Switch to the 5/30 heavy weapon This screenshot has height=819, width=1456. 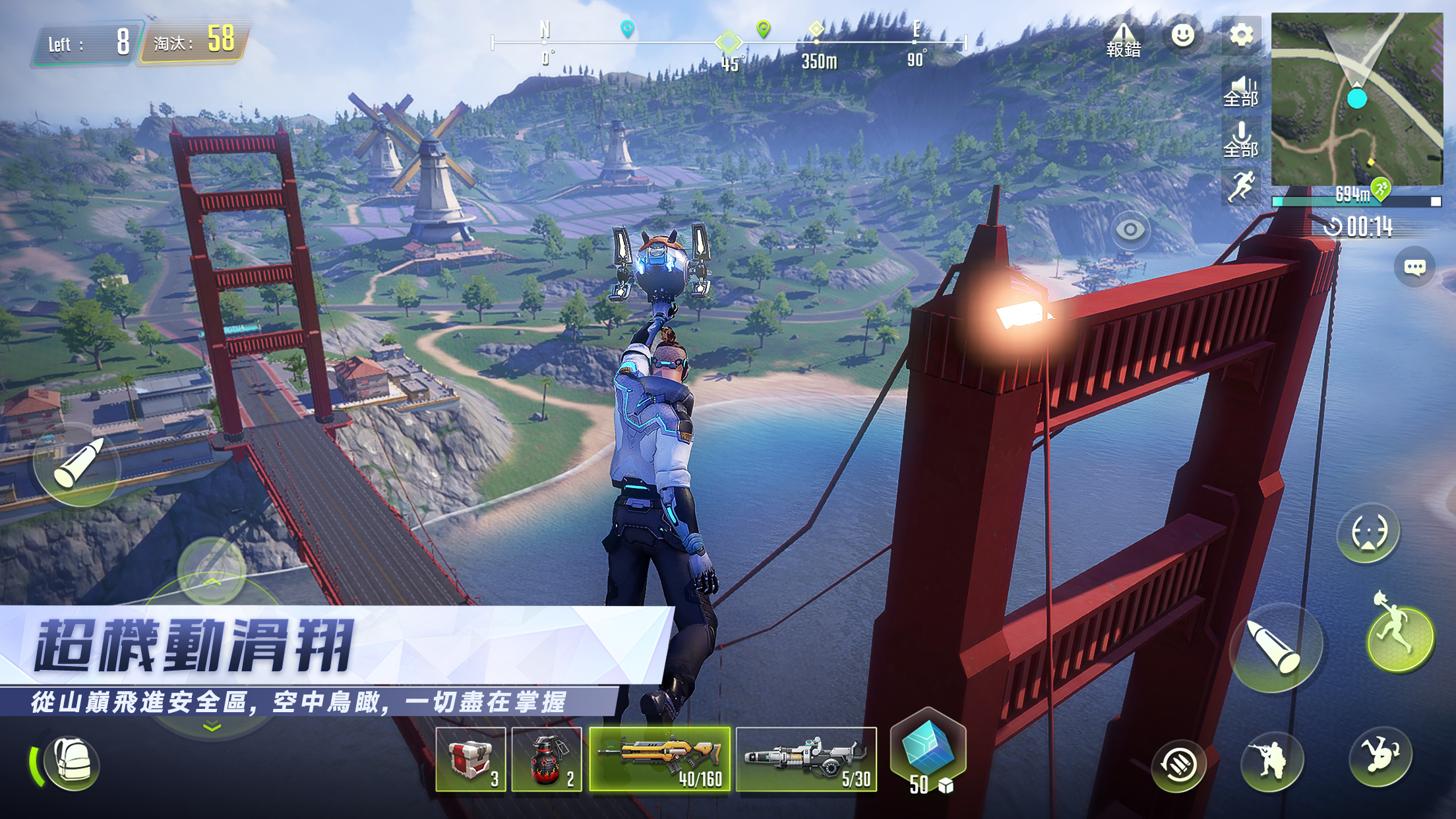point(806,760)
